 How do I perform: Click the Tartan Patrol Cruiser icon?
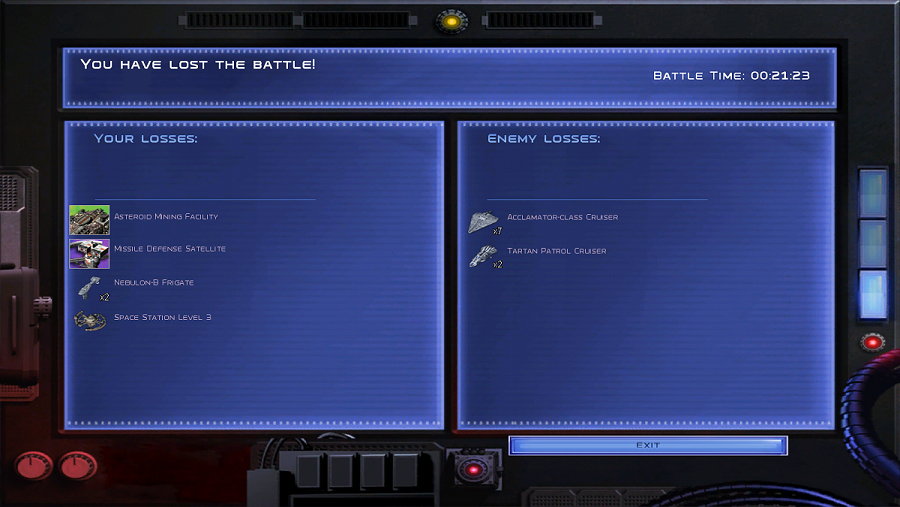click(x=484, y=256)
